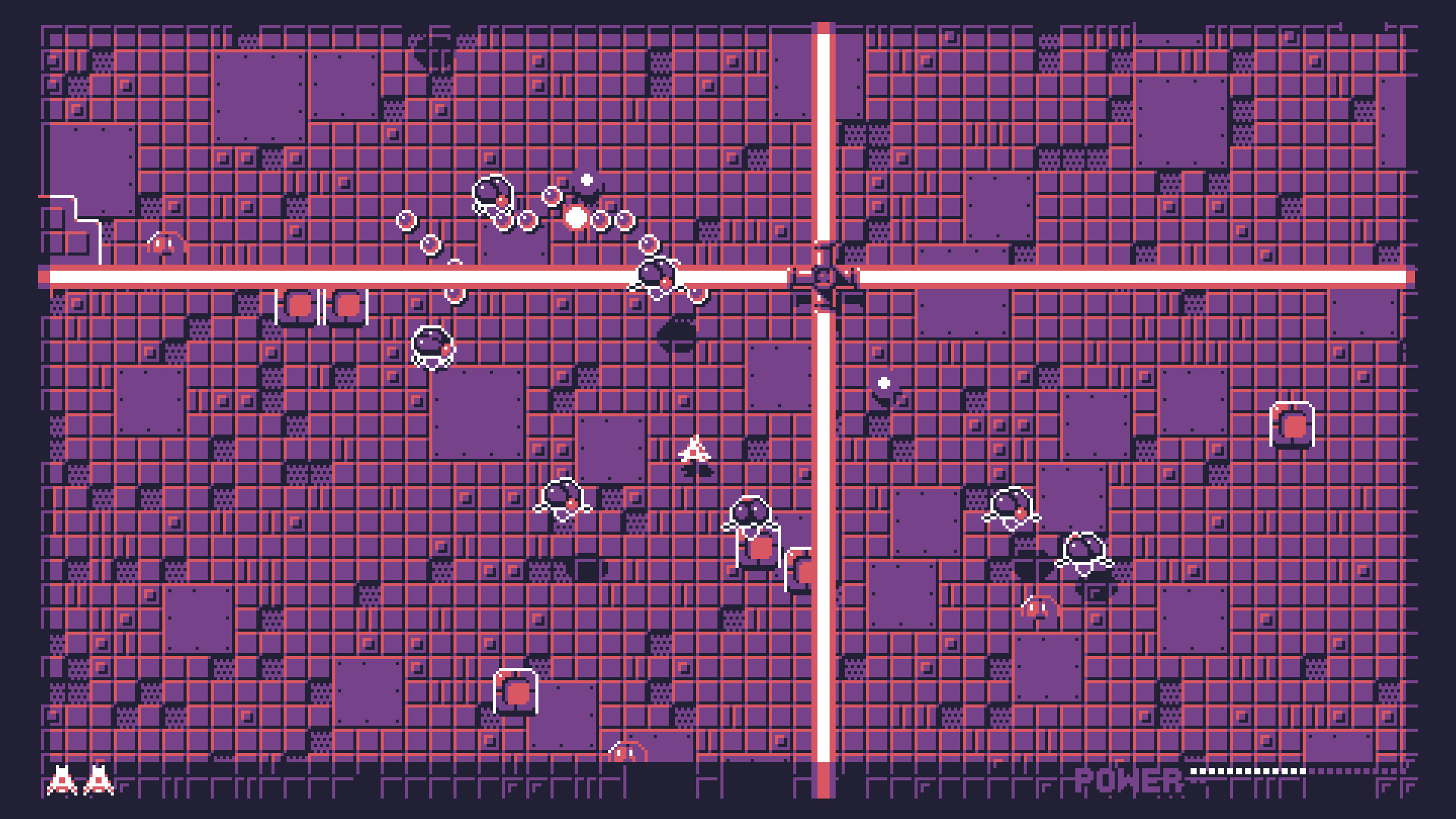The height and width of the screenshot is (819, 1456).
Task: Toggle the red turret near the right screen edge
Action: pyautogui.click(x=1291, y=427)
